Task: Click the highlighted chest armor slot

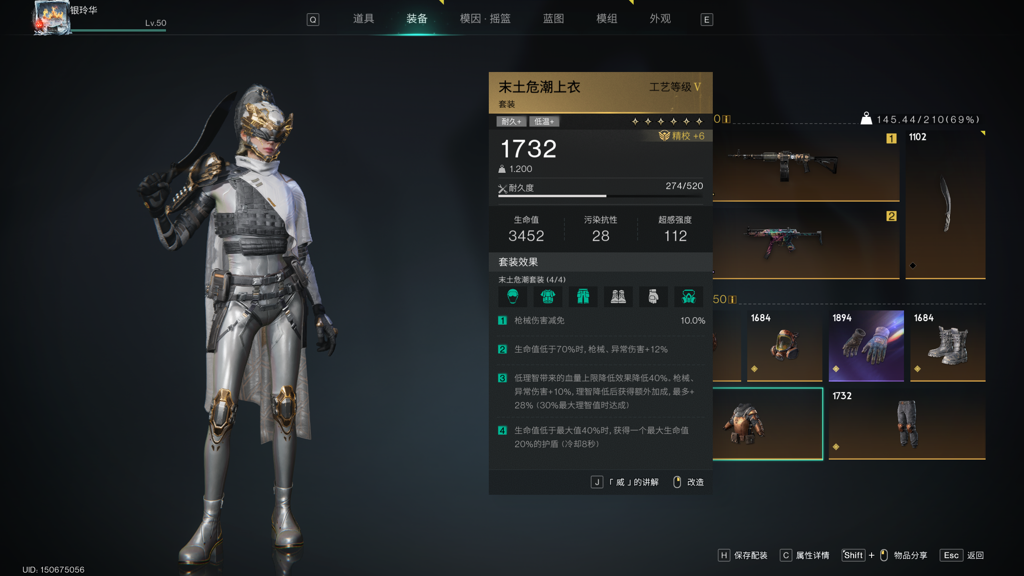Action: (767, 424)
